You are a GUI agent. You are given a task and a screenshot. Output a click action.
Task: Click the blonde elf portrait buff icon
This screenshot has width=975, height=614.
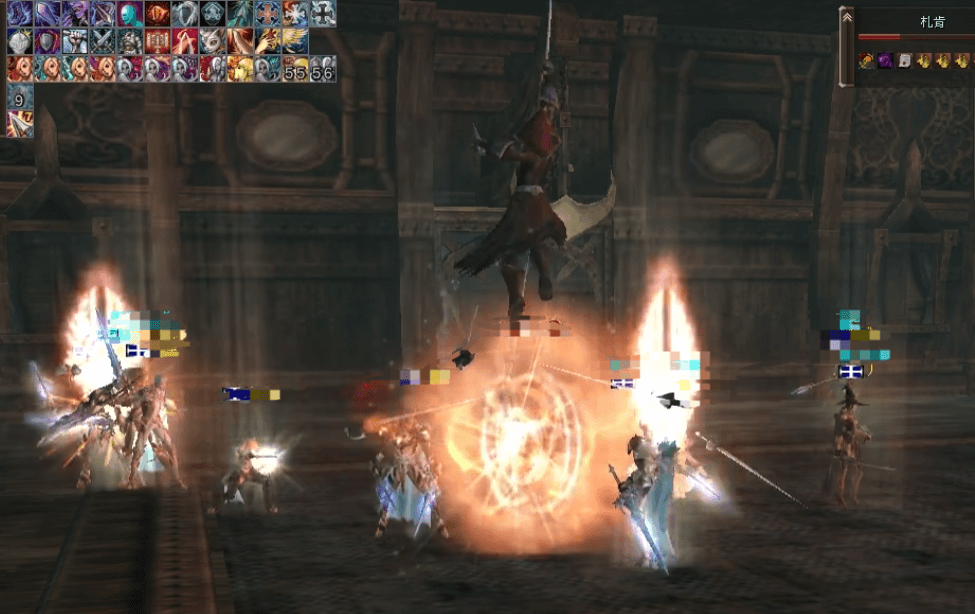pos(240,69)
